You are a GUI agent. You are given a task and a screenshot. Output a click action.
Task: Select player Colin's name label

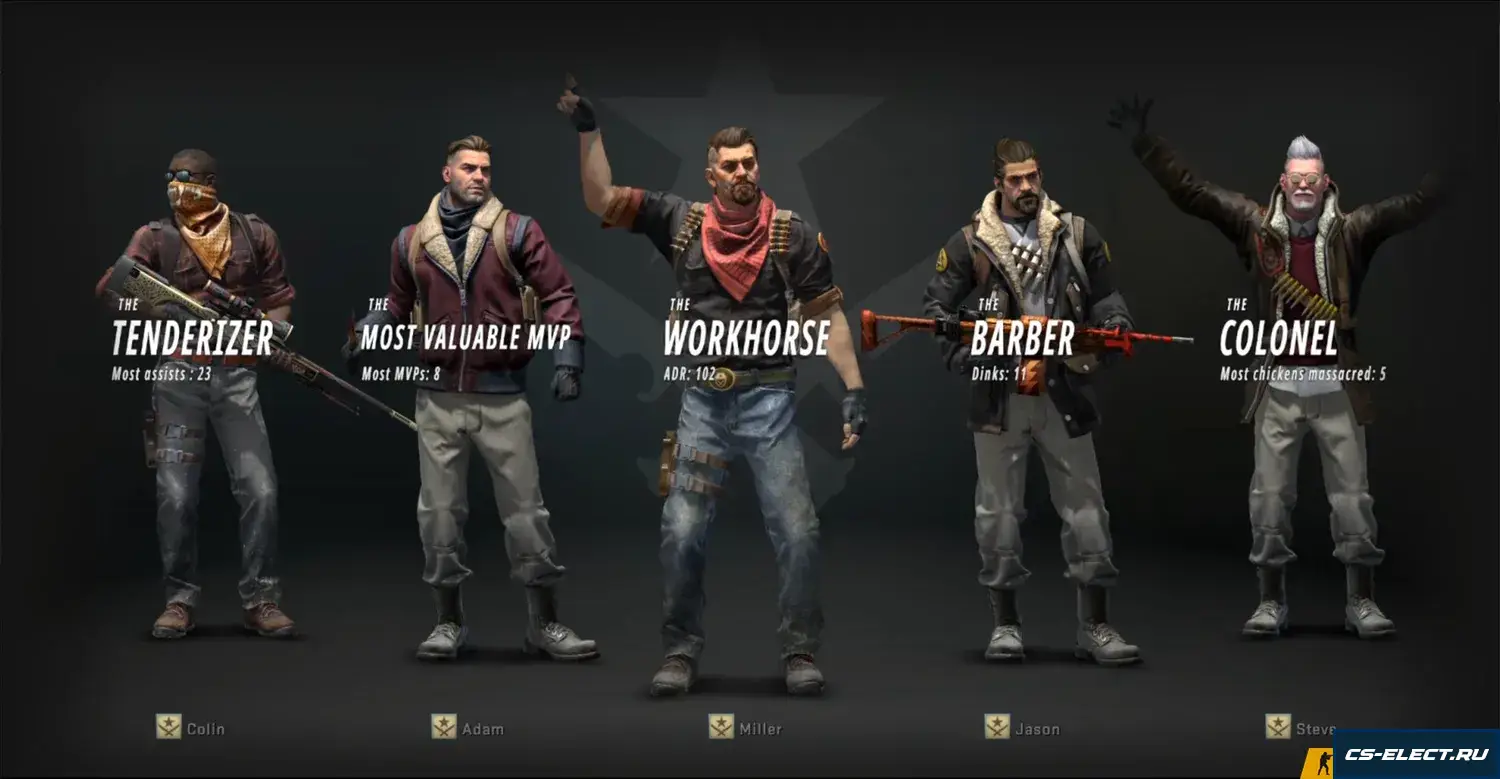point(205,729)
